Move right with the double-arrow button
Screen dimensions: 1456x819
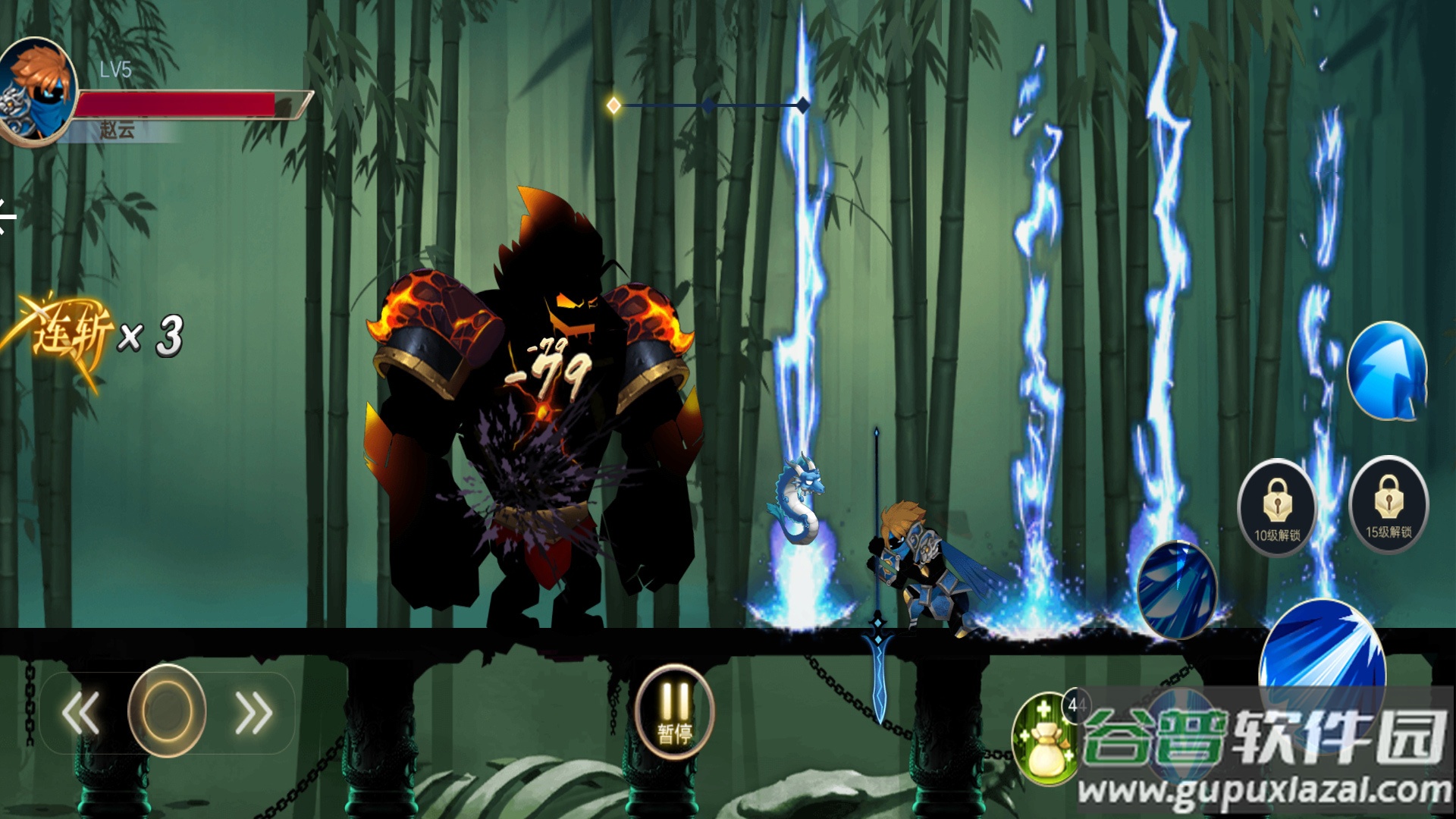253,713
